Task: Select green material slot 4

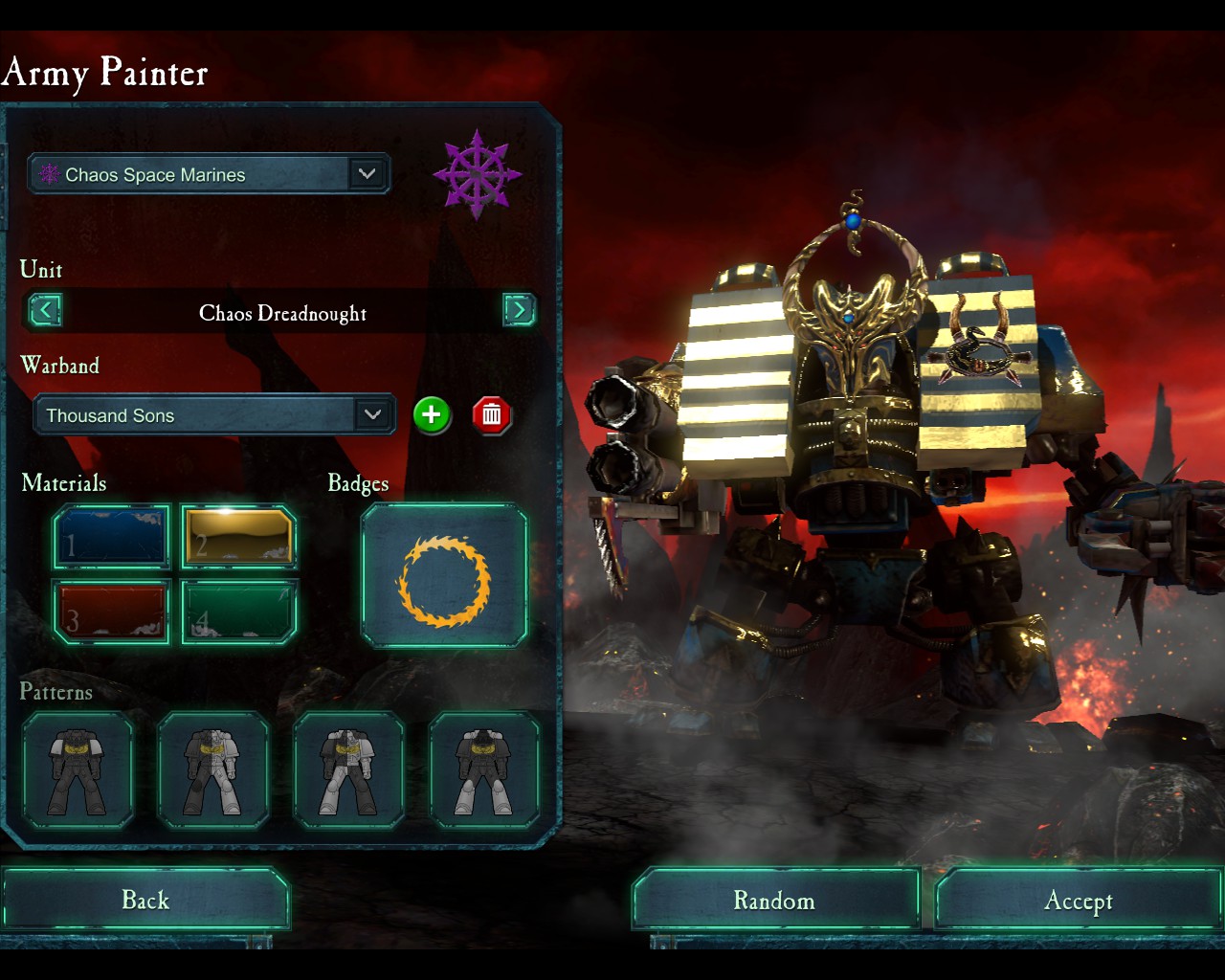Action: pyautogui.click(x=239, y=612)
